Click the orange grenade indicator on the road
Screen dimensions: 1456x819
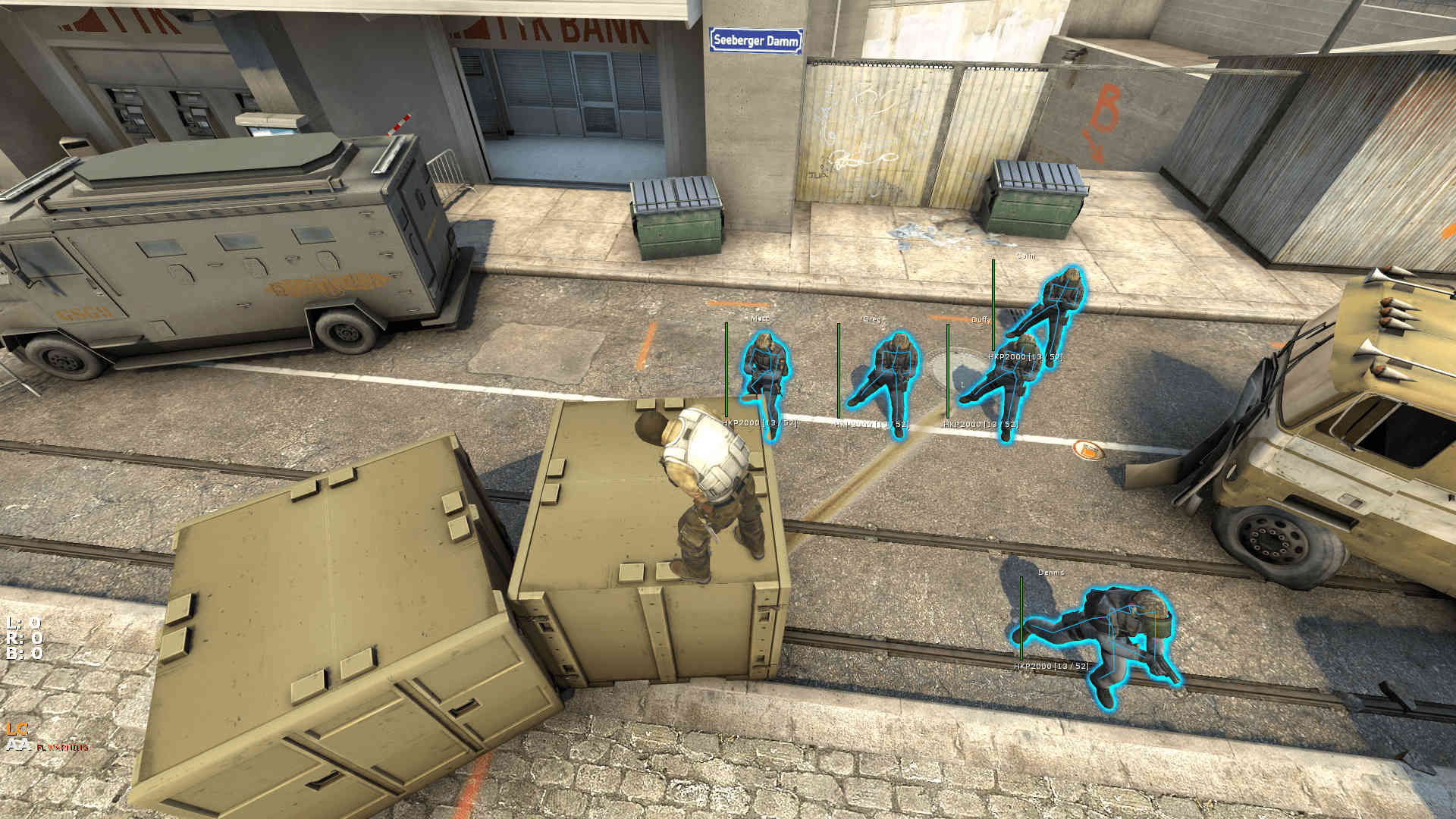point(1090,449)
